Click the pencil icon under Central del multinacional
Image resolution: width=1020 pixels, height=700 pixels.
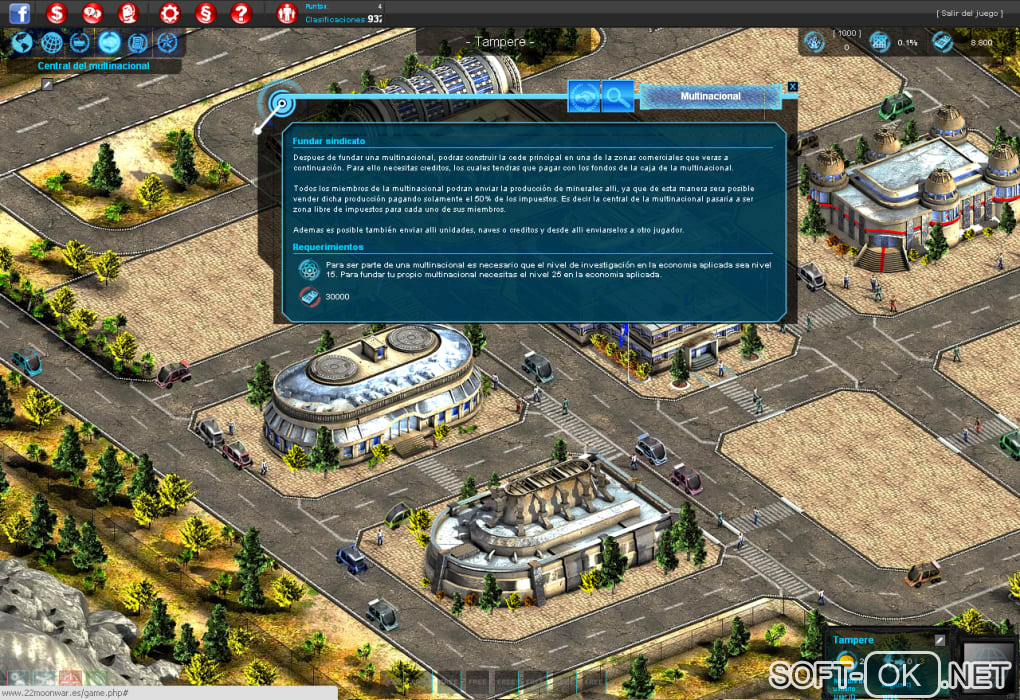[x=46, y=85]
